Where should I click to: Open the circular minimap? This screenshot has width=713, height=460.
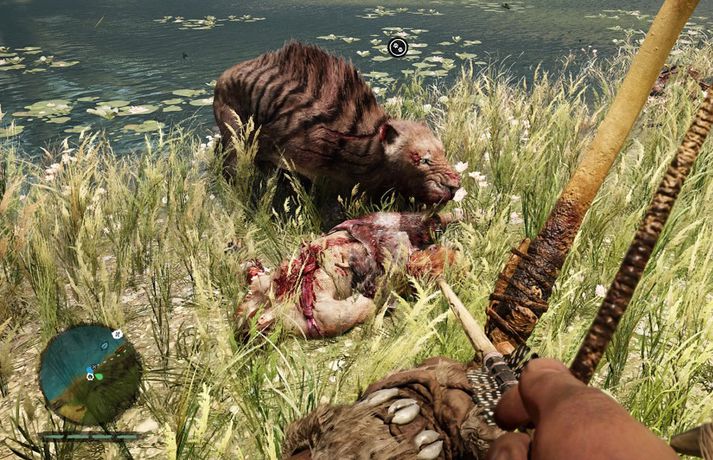[90, 374]
